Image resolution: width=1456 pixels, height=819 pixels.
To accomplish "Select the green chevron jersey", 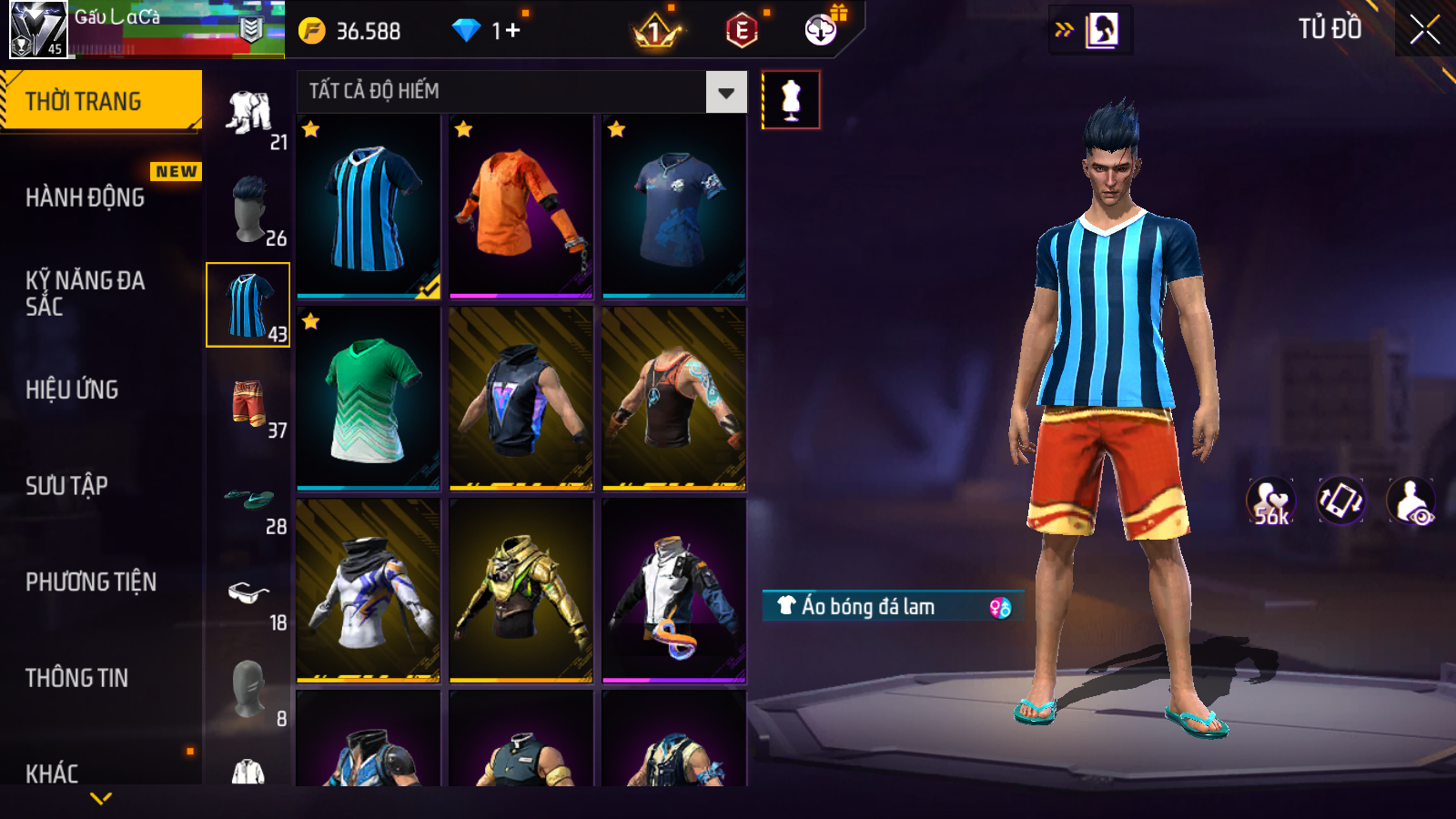I will coord(369,399).
